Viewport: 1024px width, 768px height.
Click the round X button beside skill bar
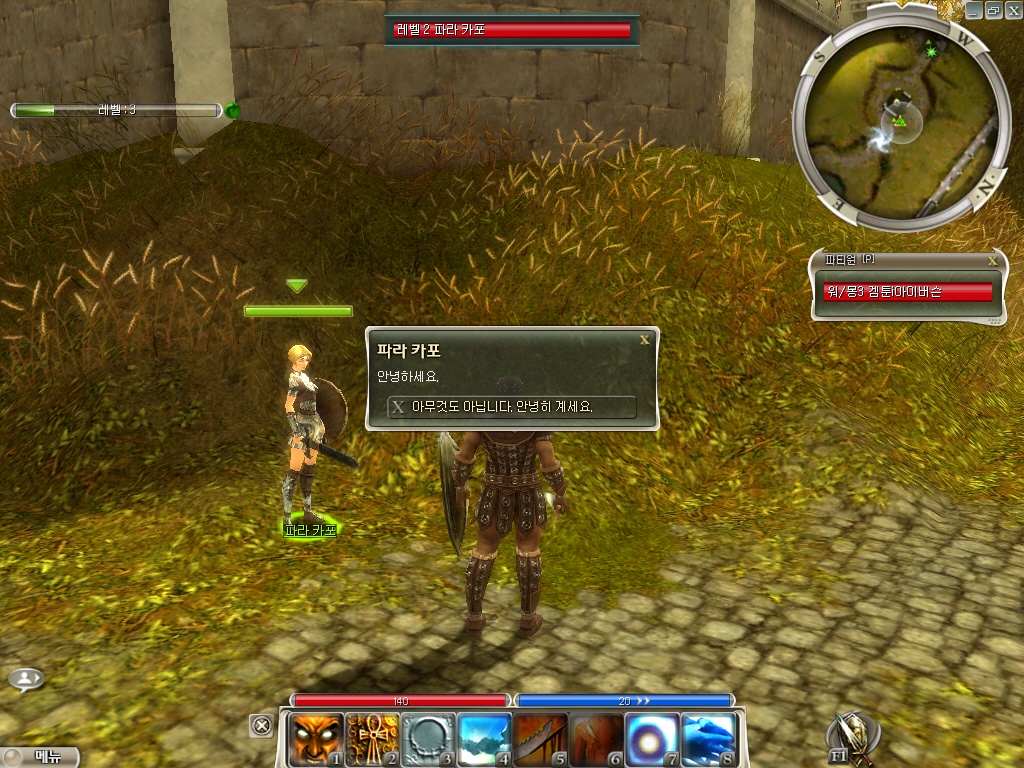click(x=261, y=726)
